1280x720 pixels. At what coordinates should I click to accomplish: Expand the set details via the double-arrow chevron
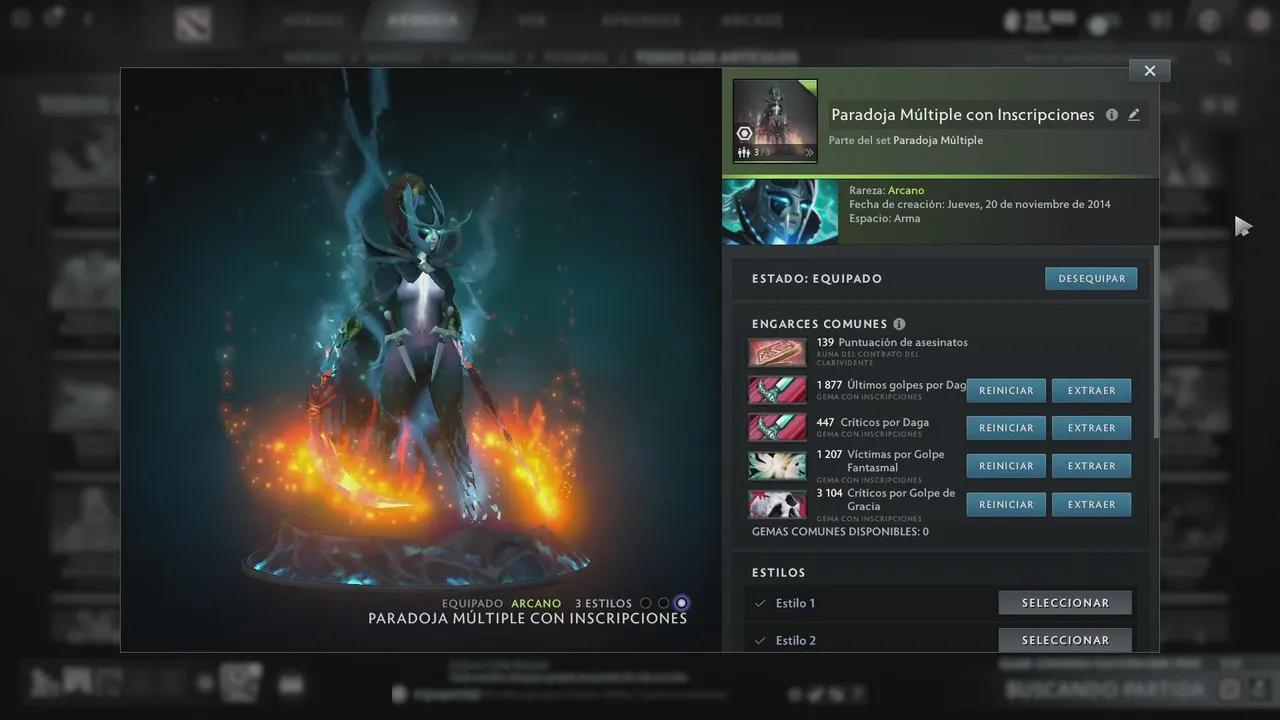point(810,153)
